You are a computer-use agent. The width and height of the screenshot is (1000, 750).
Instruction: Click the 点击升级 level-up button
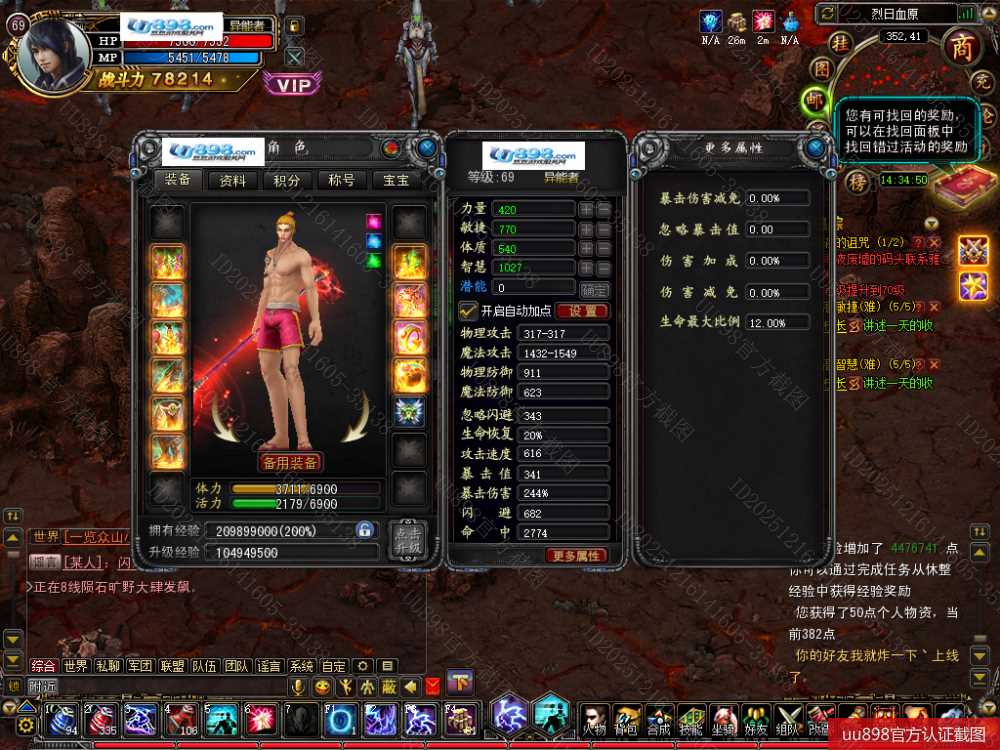pos(407,540)
